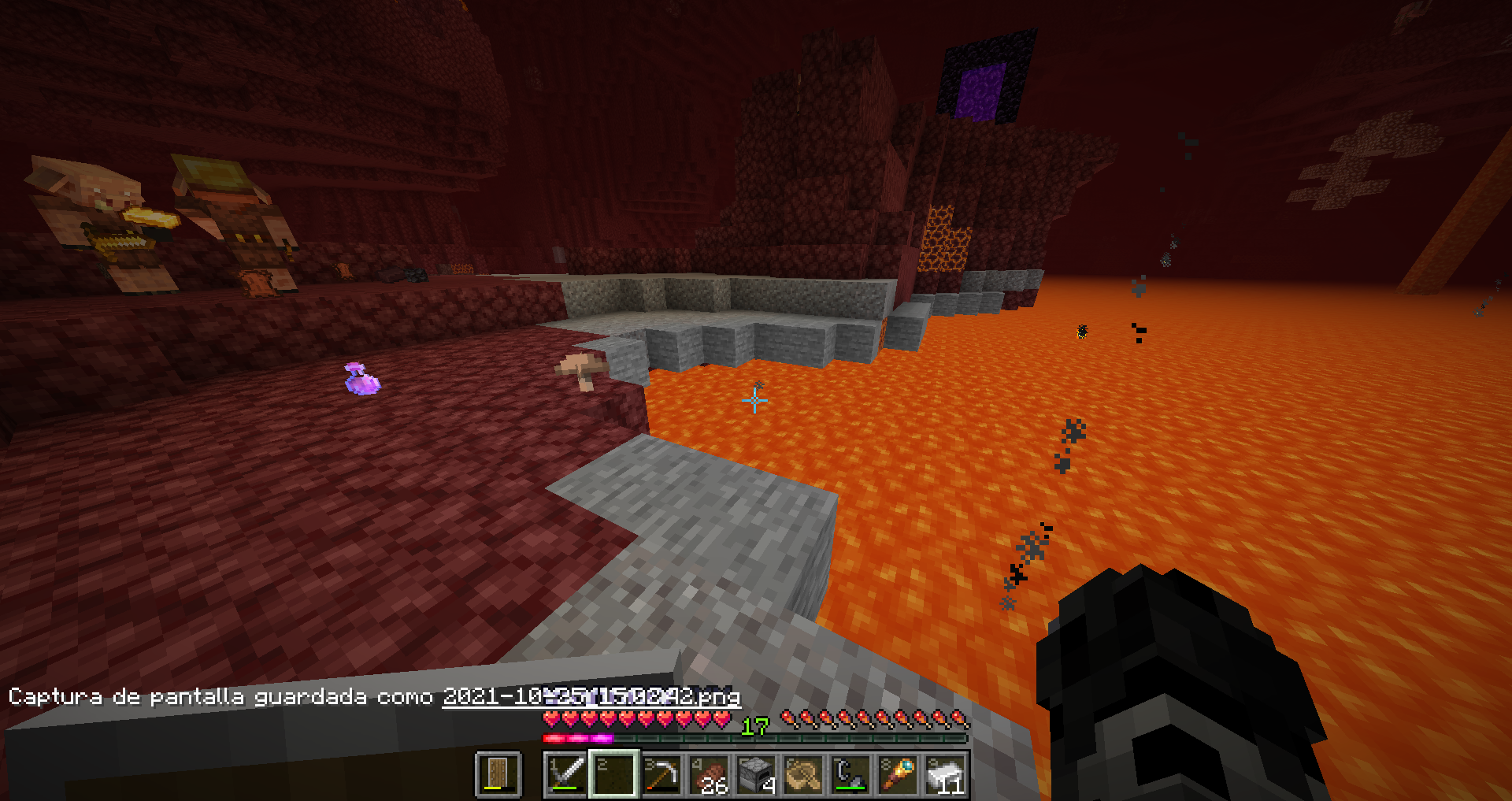Select the tan leather item slot

click(x=803, y=774)
